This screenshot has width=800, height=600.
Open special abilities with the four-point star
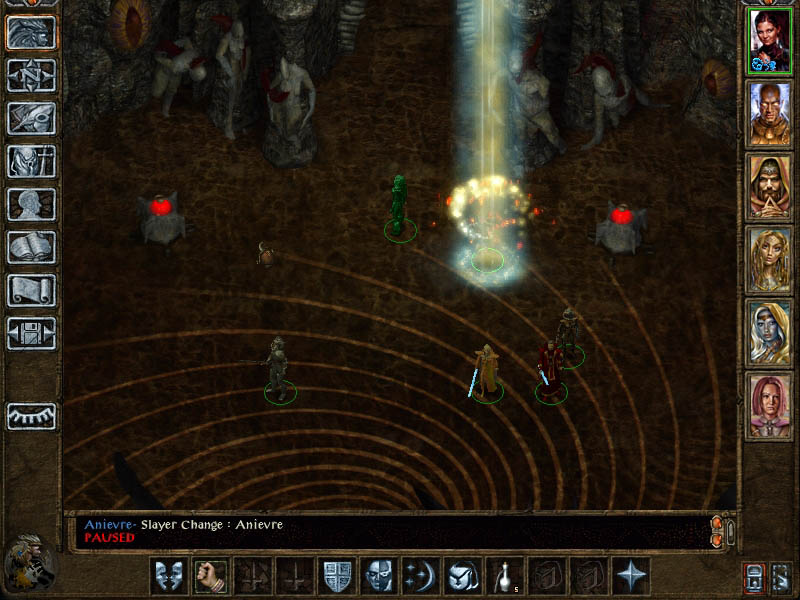click(630, 576)
